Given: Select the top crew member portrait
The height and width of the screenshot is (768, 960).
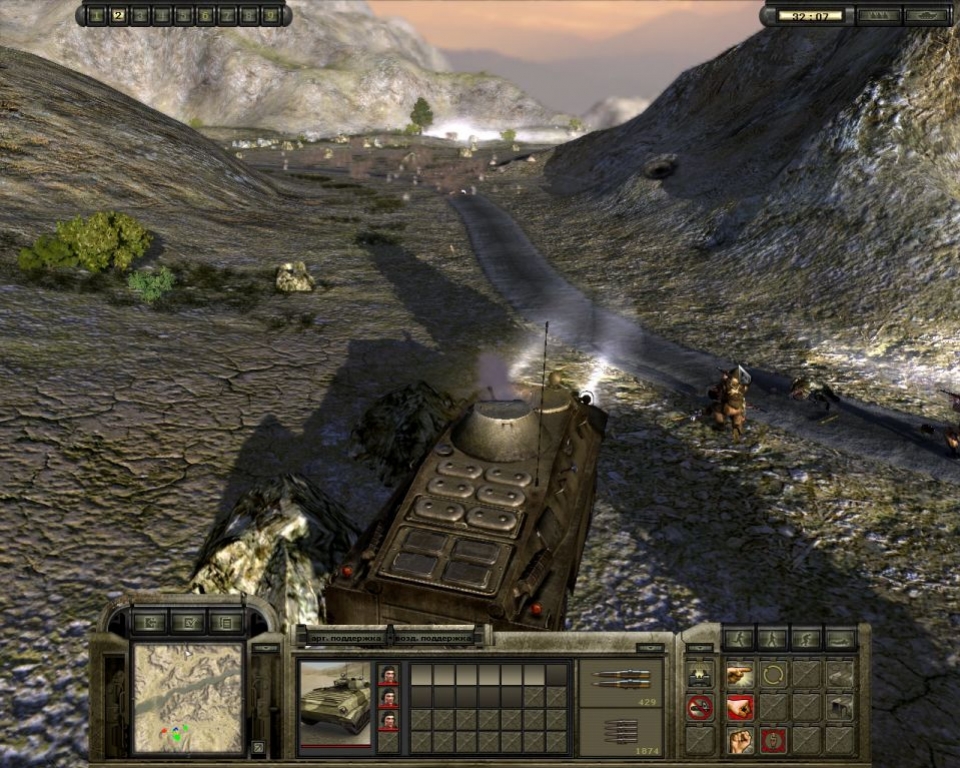Looking at the screenshot, I should pyautogui.click(x=389, y=675).
